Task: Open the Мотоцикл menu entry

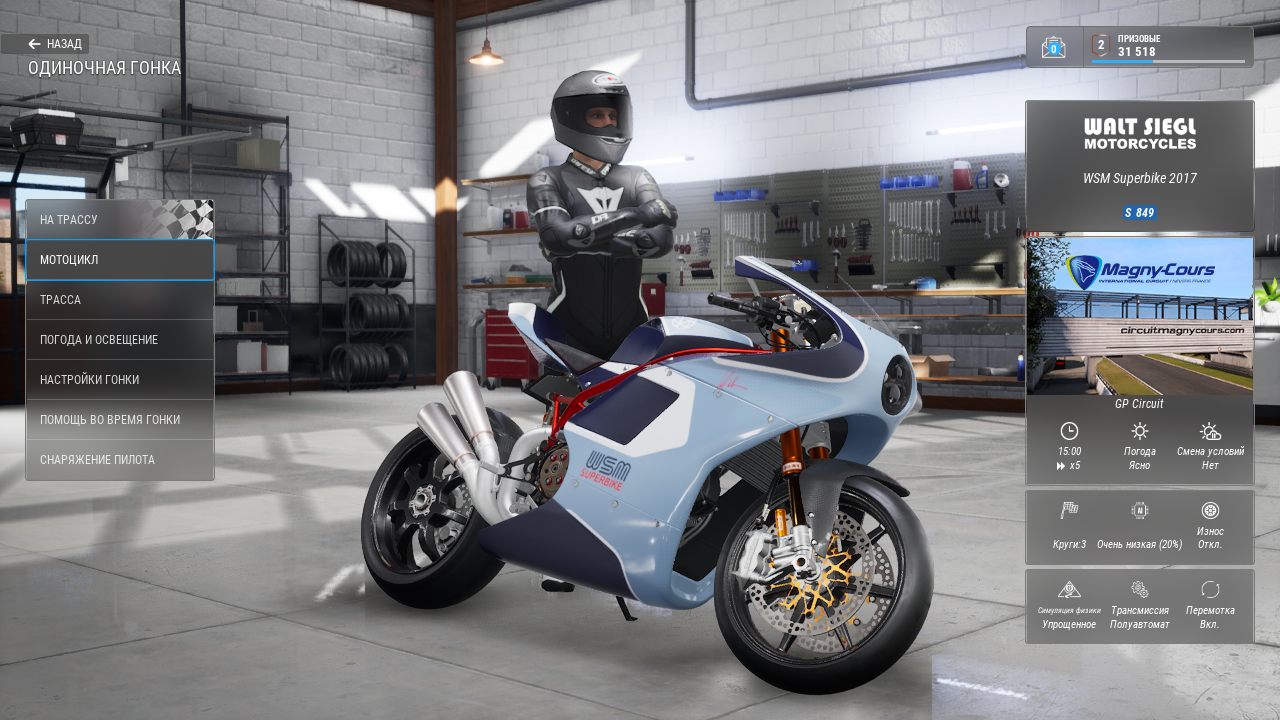Action: tap(119, 260)
